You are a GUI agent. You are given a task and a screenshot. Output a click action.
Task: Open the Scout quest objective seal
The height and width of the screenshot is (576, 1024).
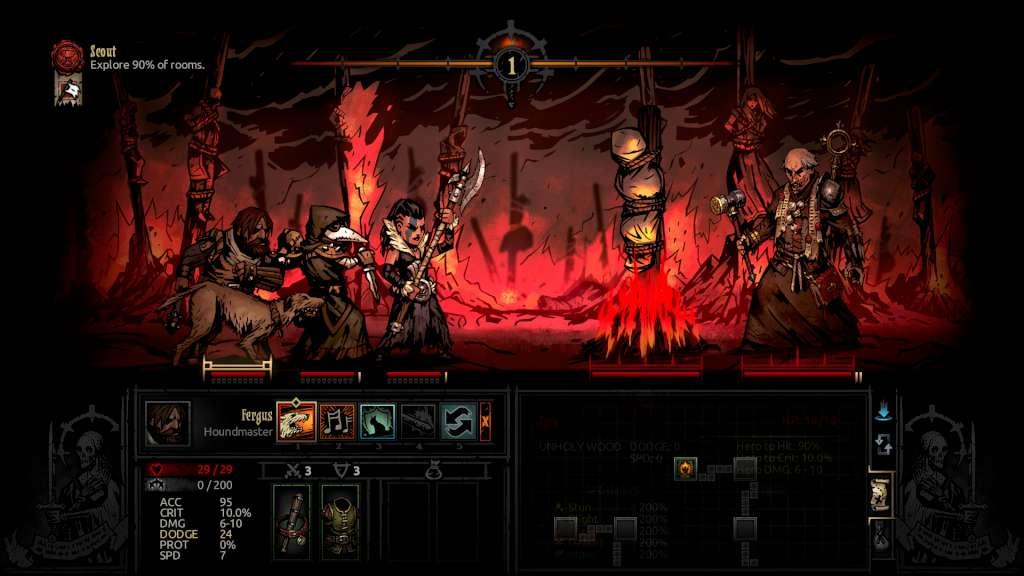click(x=68, y=56)
